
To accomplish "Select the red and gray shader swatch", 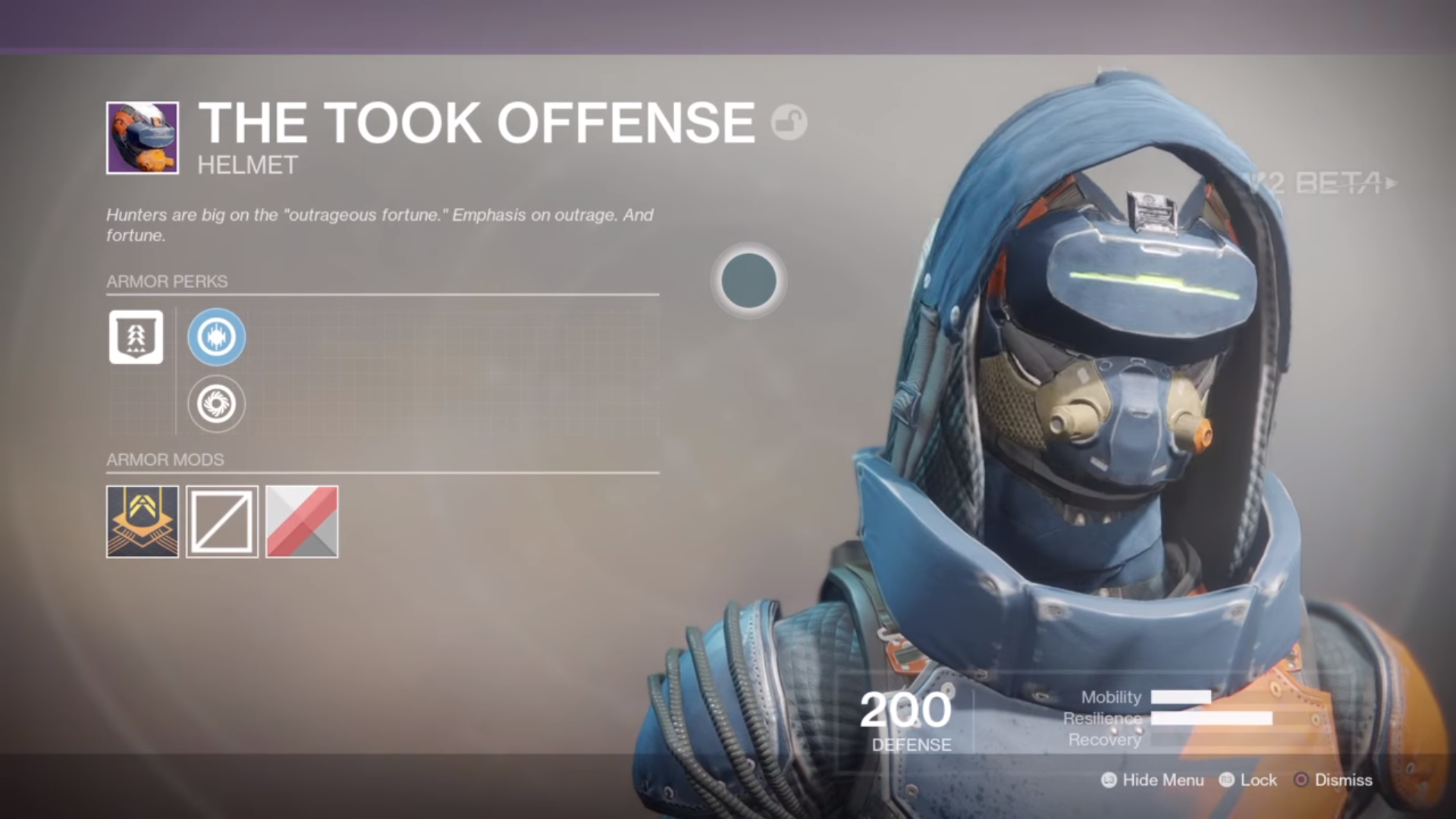I will pyautogui.click(x=302, y=522).
